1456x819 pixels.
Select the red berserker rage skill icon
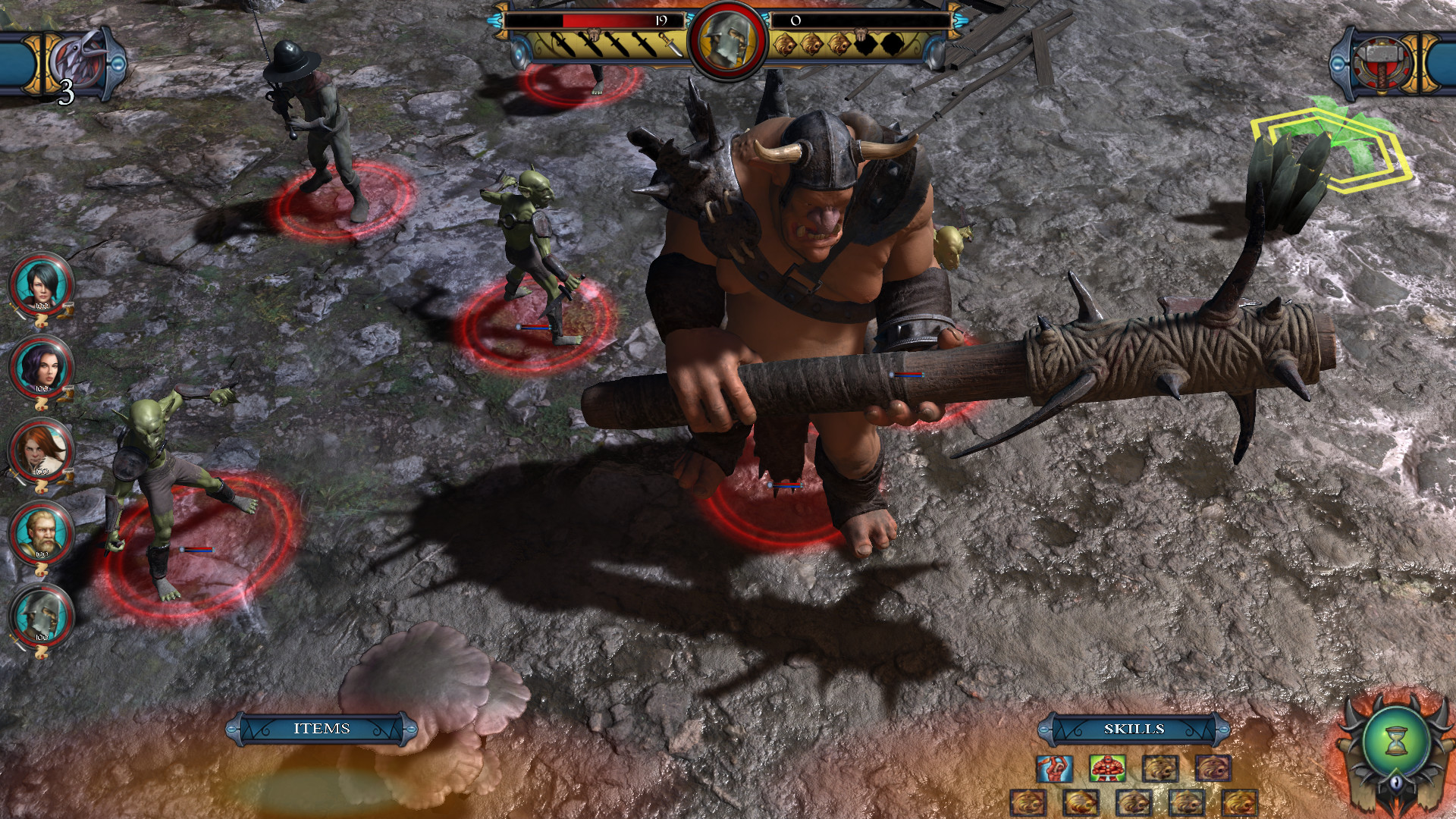pos(1054,768)
